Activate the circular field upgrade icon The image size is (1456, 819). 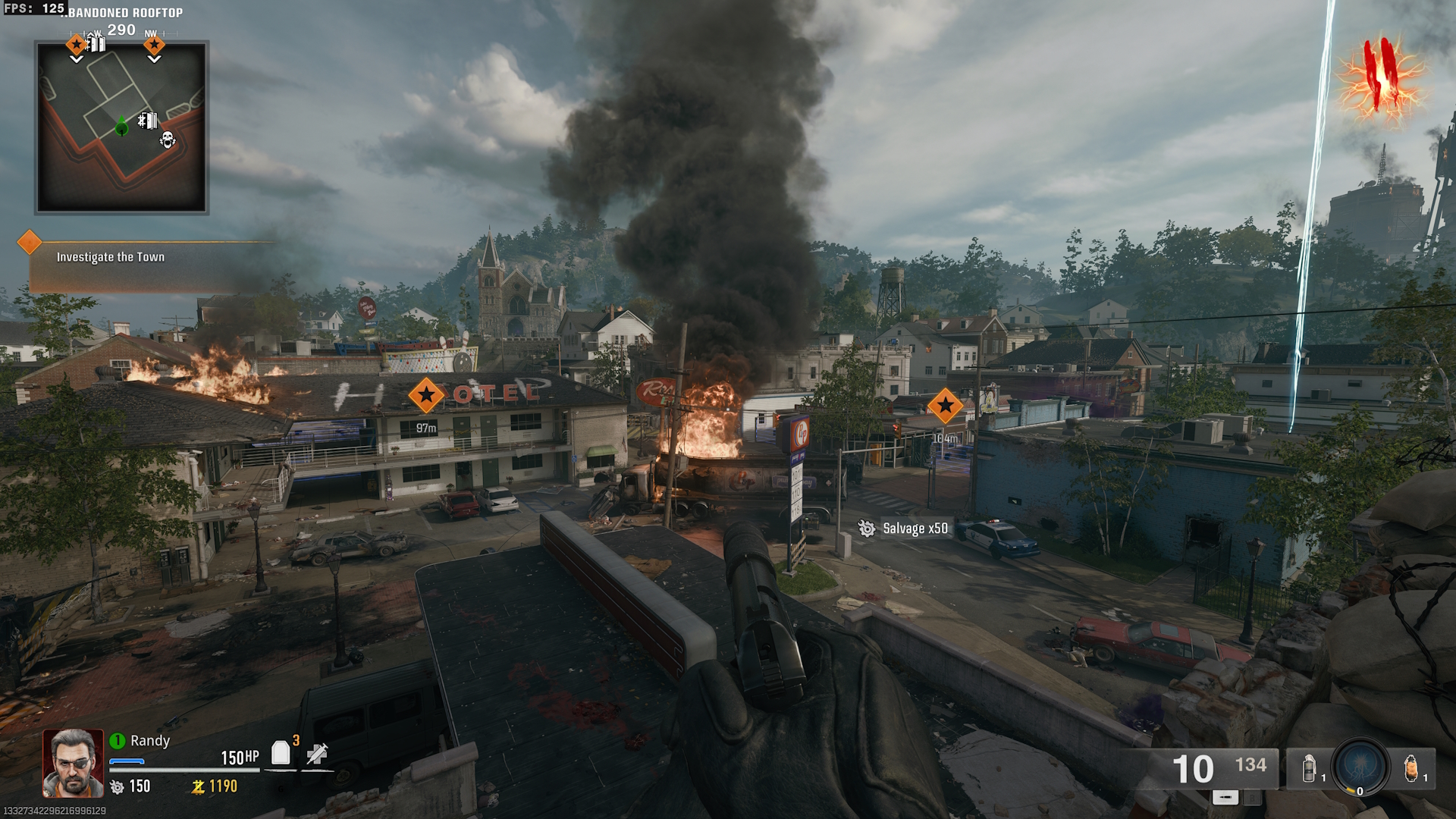[x=1360, y=767]
